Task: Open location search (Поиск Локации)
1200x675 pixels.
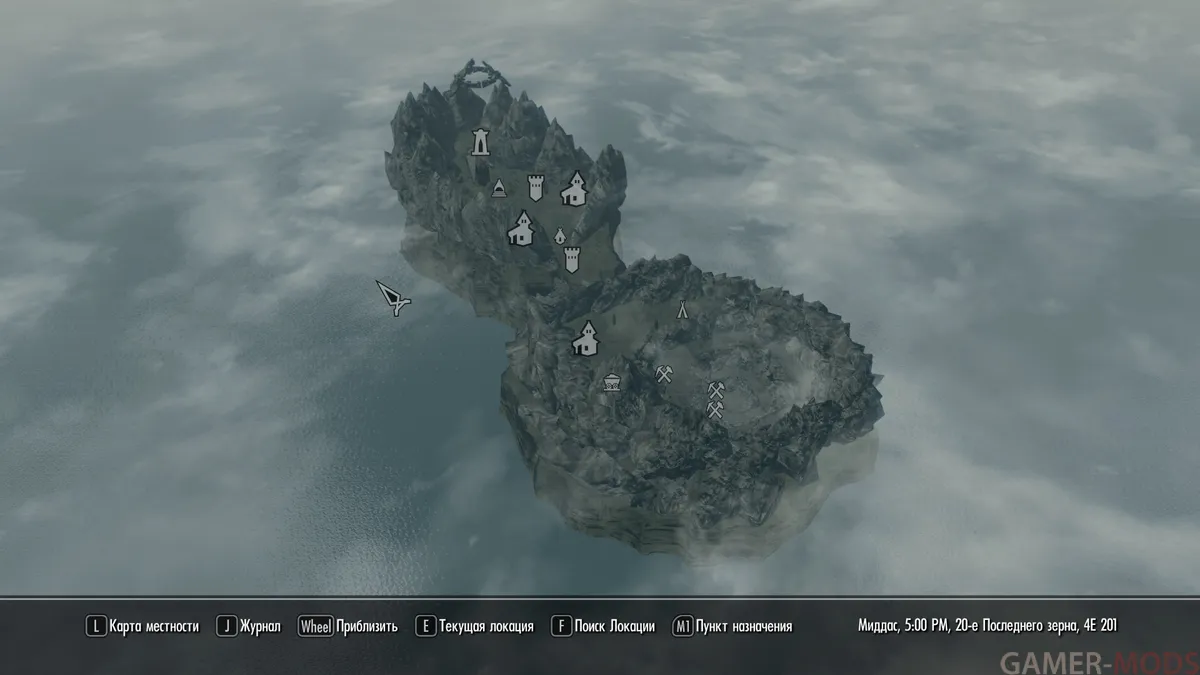Action: click(603, 627)
